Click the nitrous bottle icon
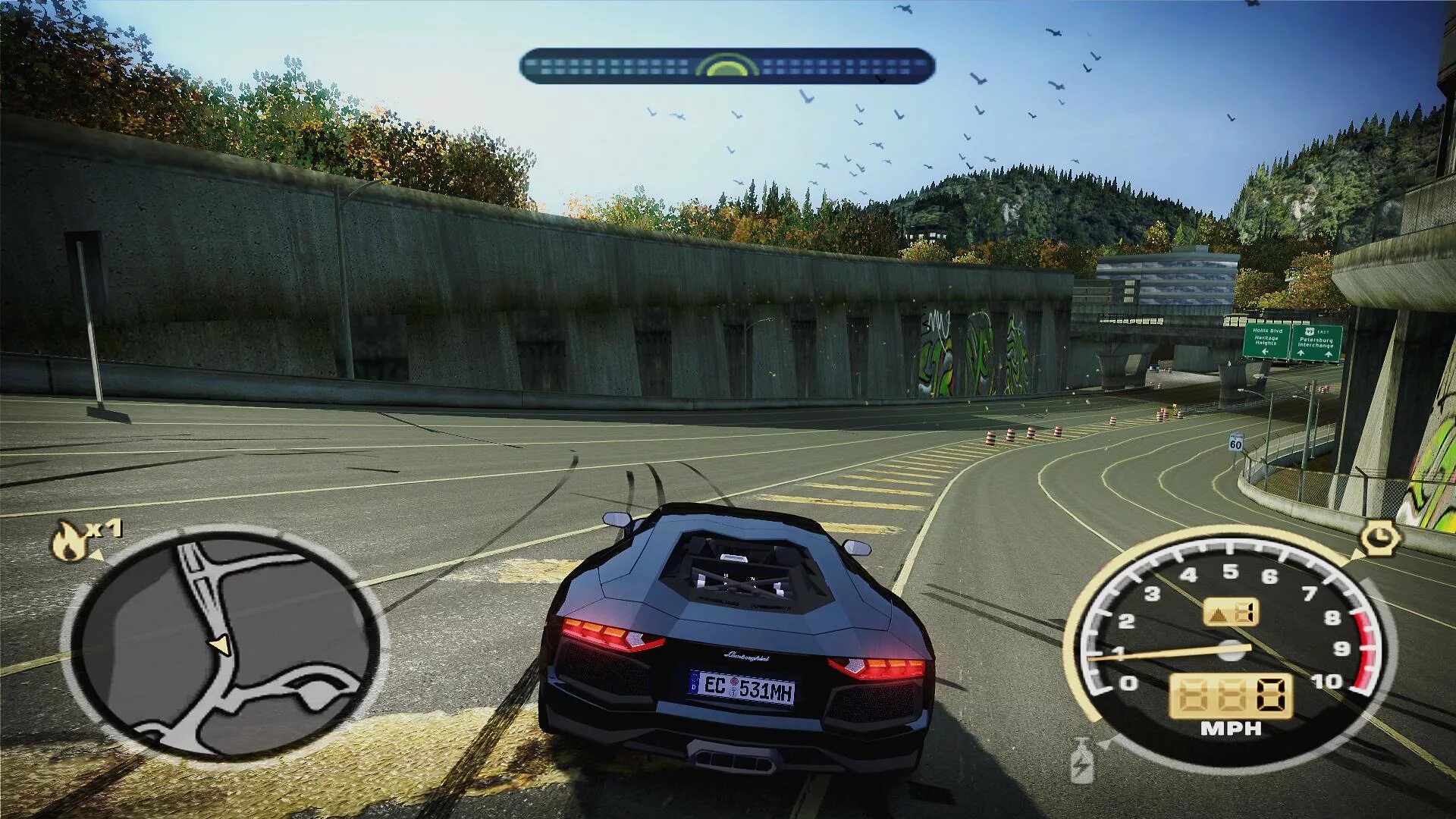 [x=1081, y=761]
